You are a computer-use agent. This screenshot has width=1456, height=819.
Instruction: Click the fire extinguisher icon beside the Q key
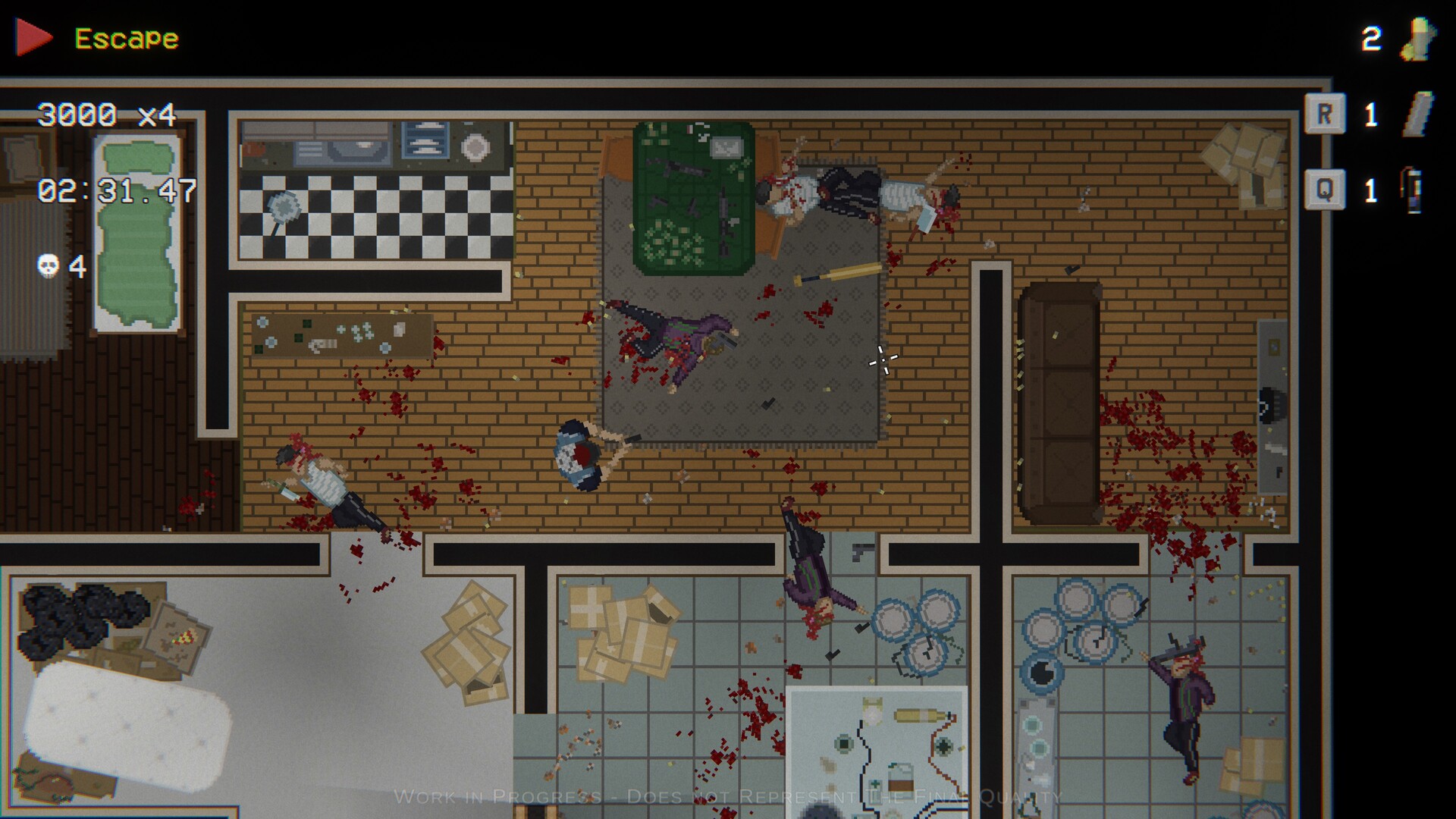[1412, 192]
